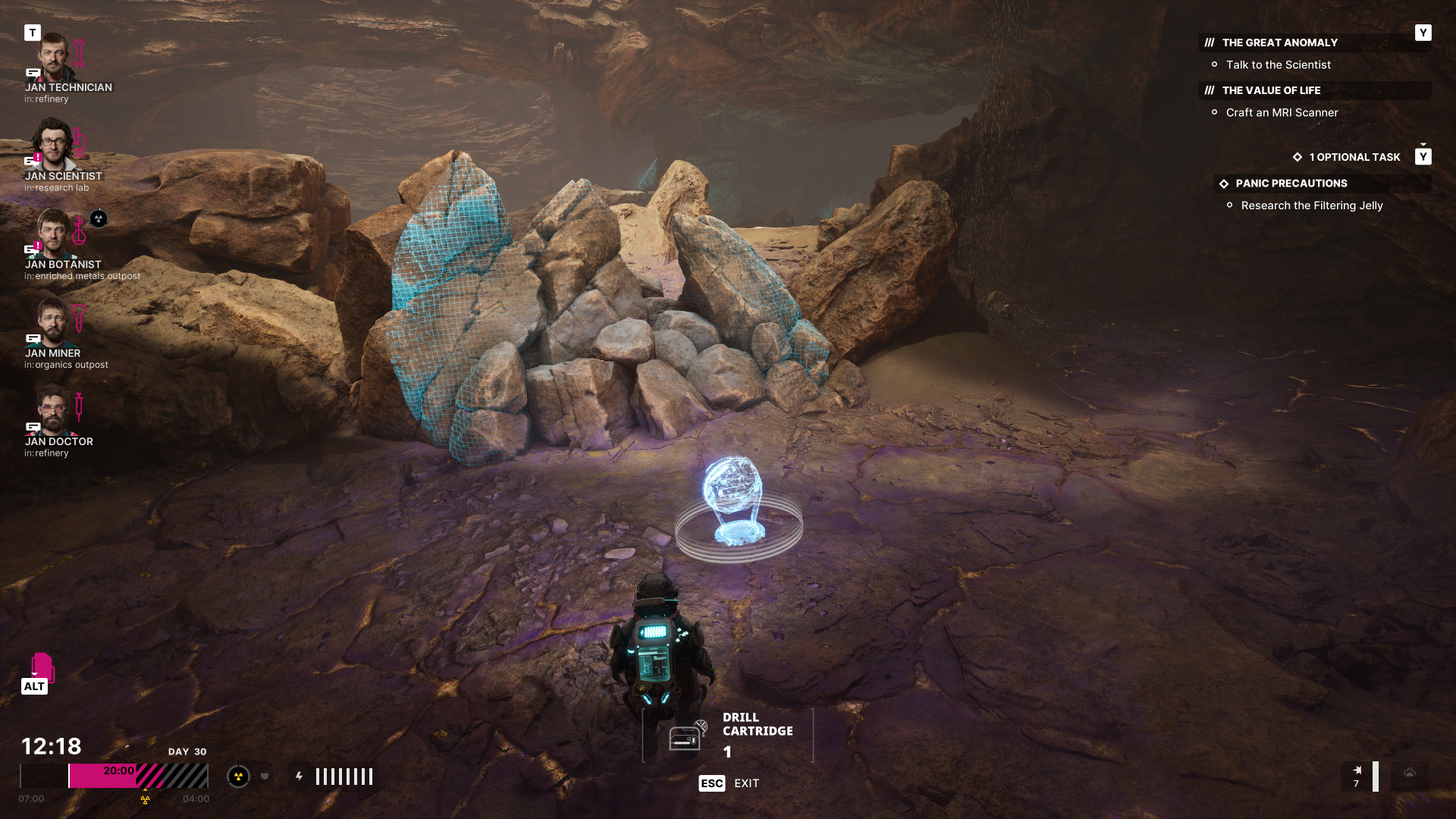This screenshot has width=1456, height=819.
Task: Open Jan Doctor's portrait
Action: pos(52,410)
